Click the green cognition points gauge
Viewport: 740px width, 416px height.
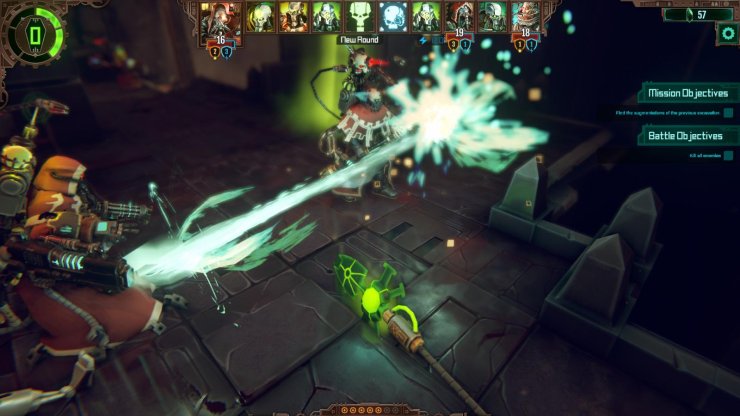coord(33,35)
